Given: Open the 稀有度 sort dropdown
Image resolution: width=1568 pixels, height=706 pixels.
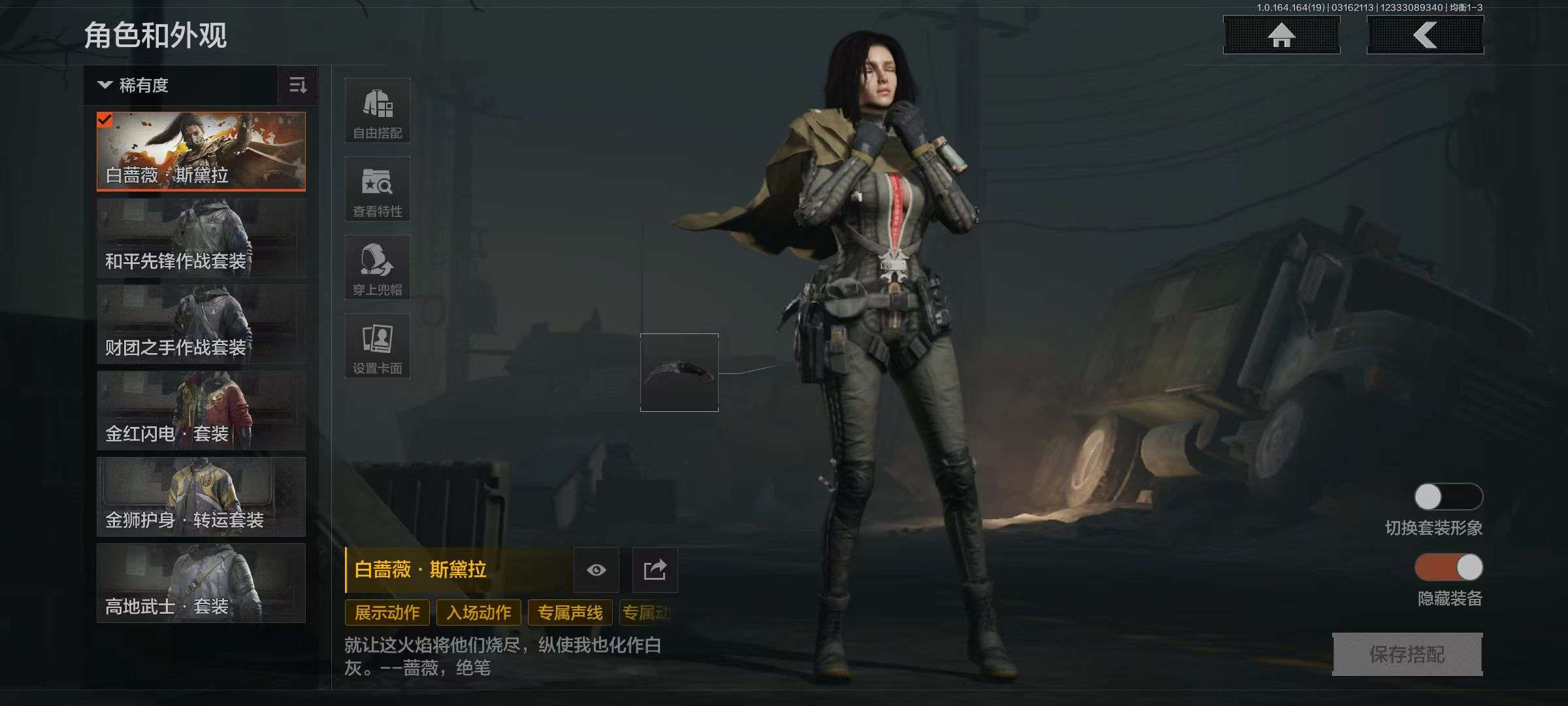Looking at the screenshot, I should click(x=180, y=86).
